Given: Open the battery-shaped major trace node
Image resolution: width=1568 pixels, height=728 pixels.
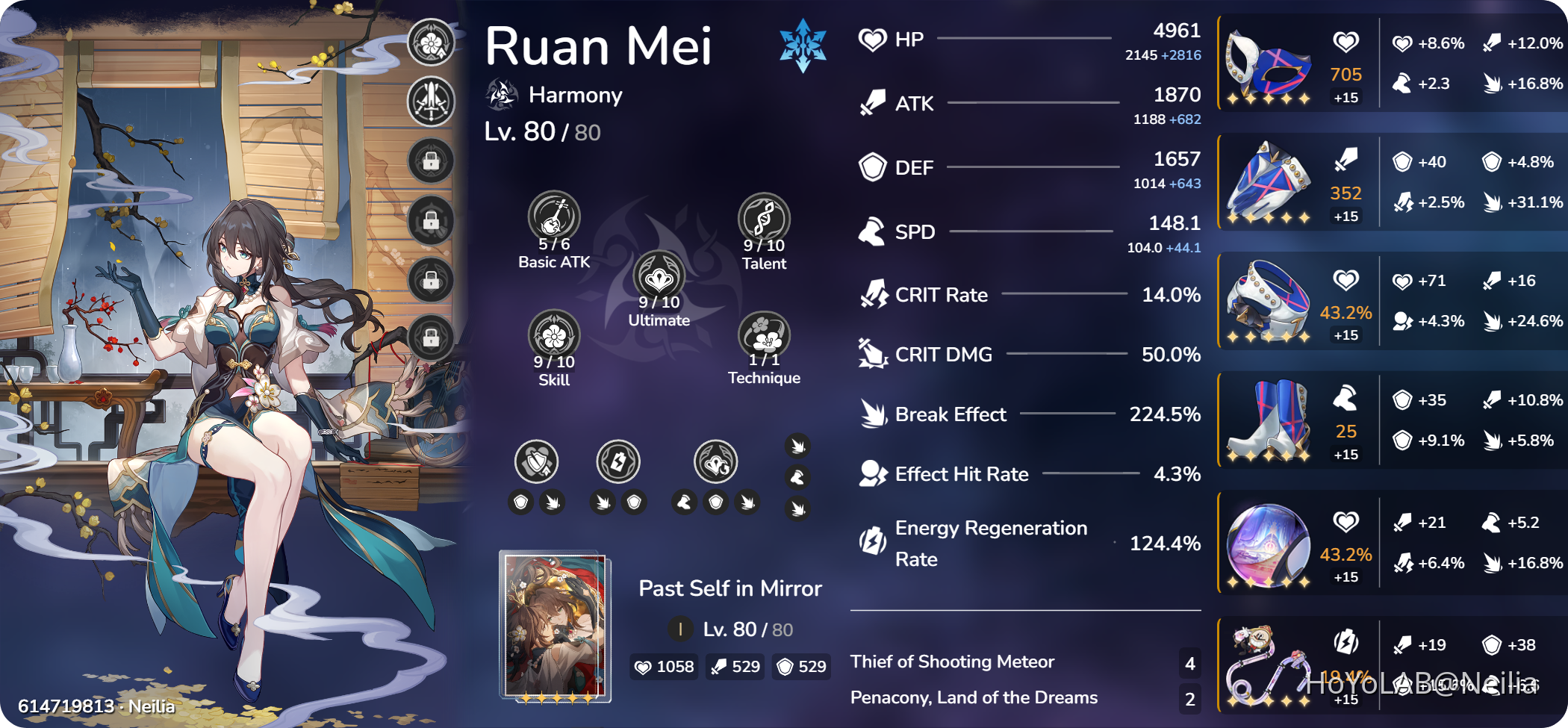Looking at the screenshot, I should tap(617, 462).
